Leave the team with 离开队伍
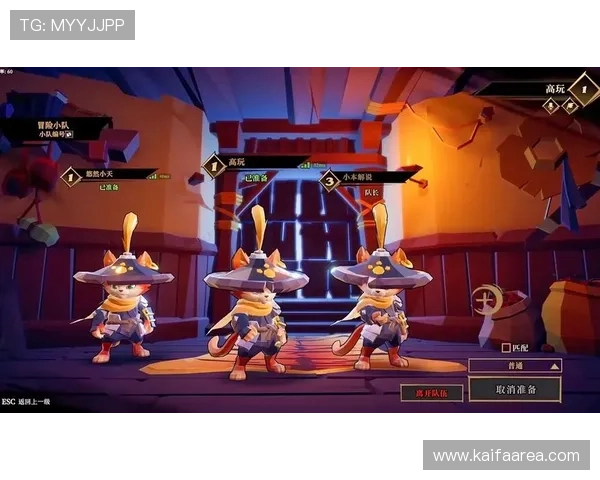 431,393
